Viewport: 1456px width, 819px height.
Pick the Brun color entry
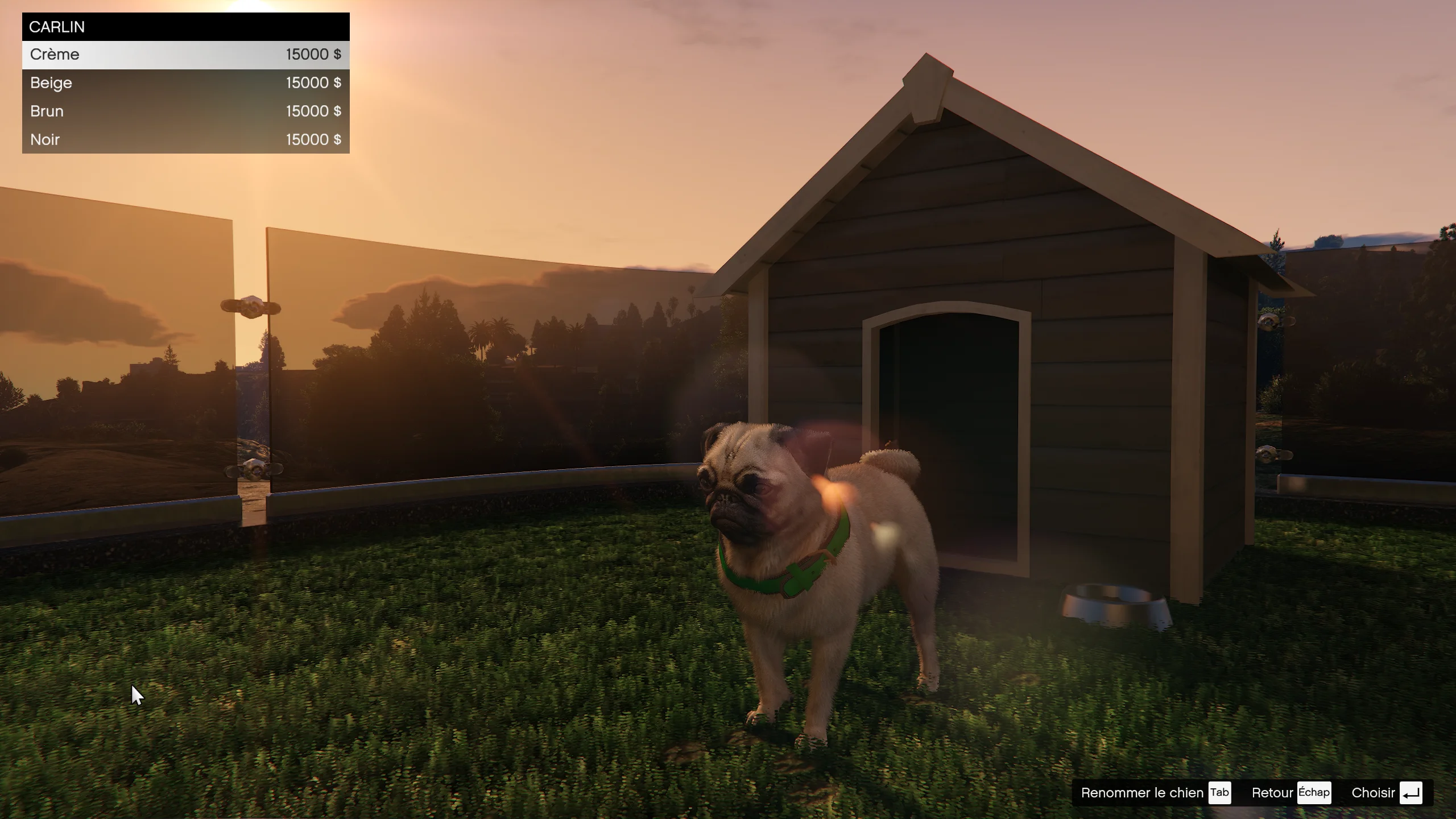pyautogui.click(x=185, y=111)
